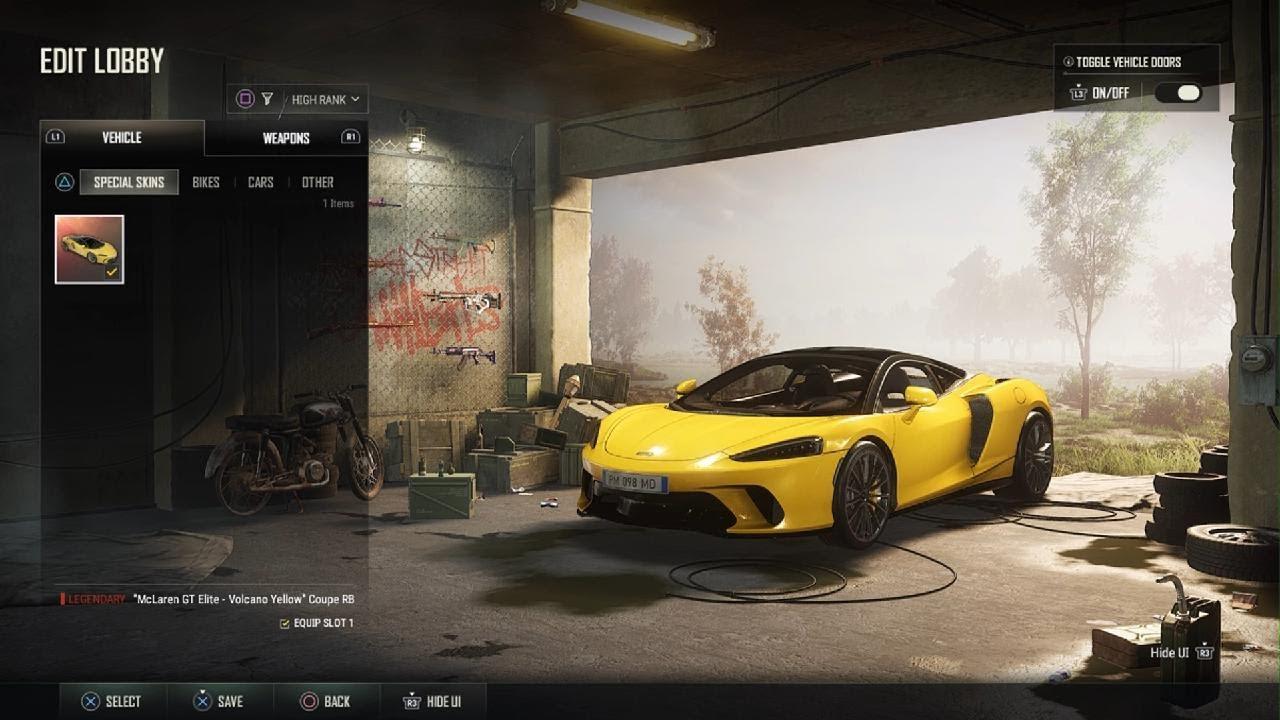This screenshot has width=1280, height=720.
Task: Choose the Cars category
Action: pyautogui.click(x=261, y=182)
